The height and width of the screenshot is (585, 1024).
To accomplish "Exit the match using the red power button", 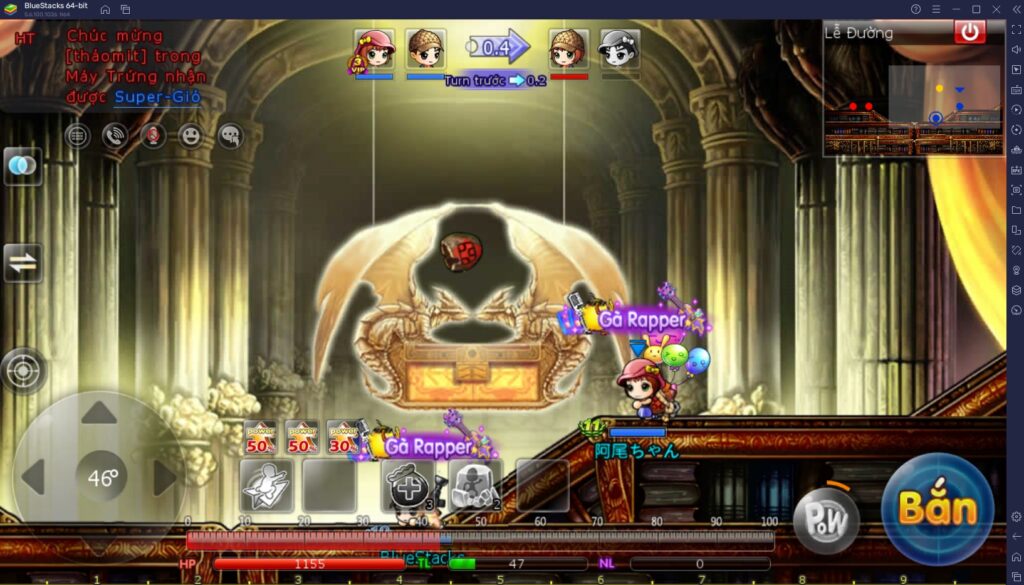I will [969, 32].
